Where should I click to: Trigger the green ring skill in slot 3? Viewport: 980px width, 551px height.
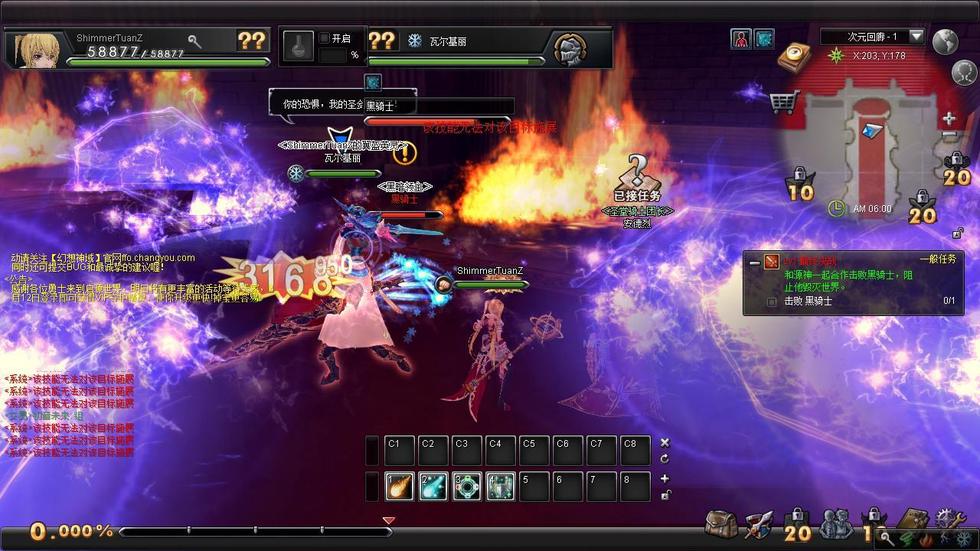click(467, 486)
